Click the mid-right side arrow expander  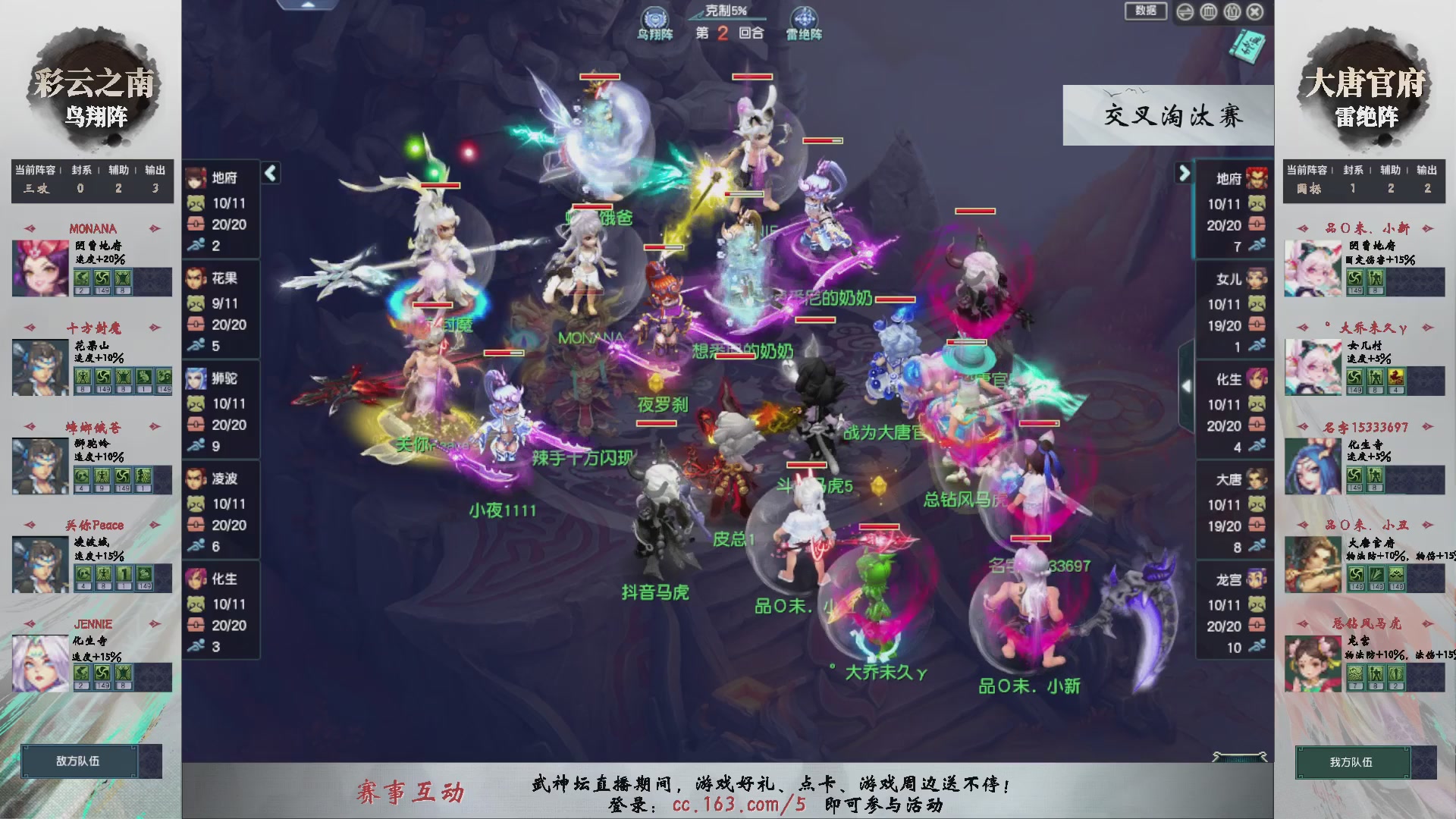coord(1187,384)
